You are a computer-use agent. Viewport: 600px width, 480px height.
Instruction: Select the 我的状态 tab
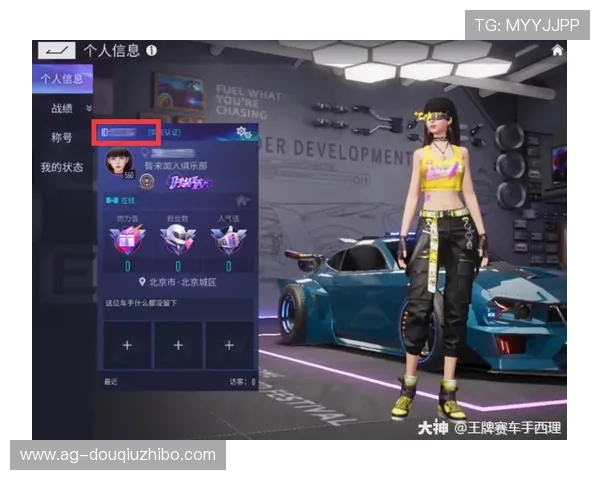[62, 167]
